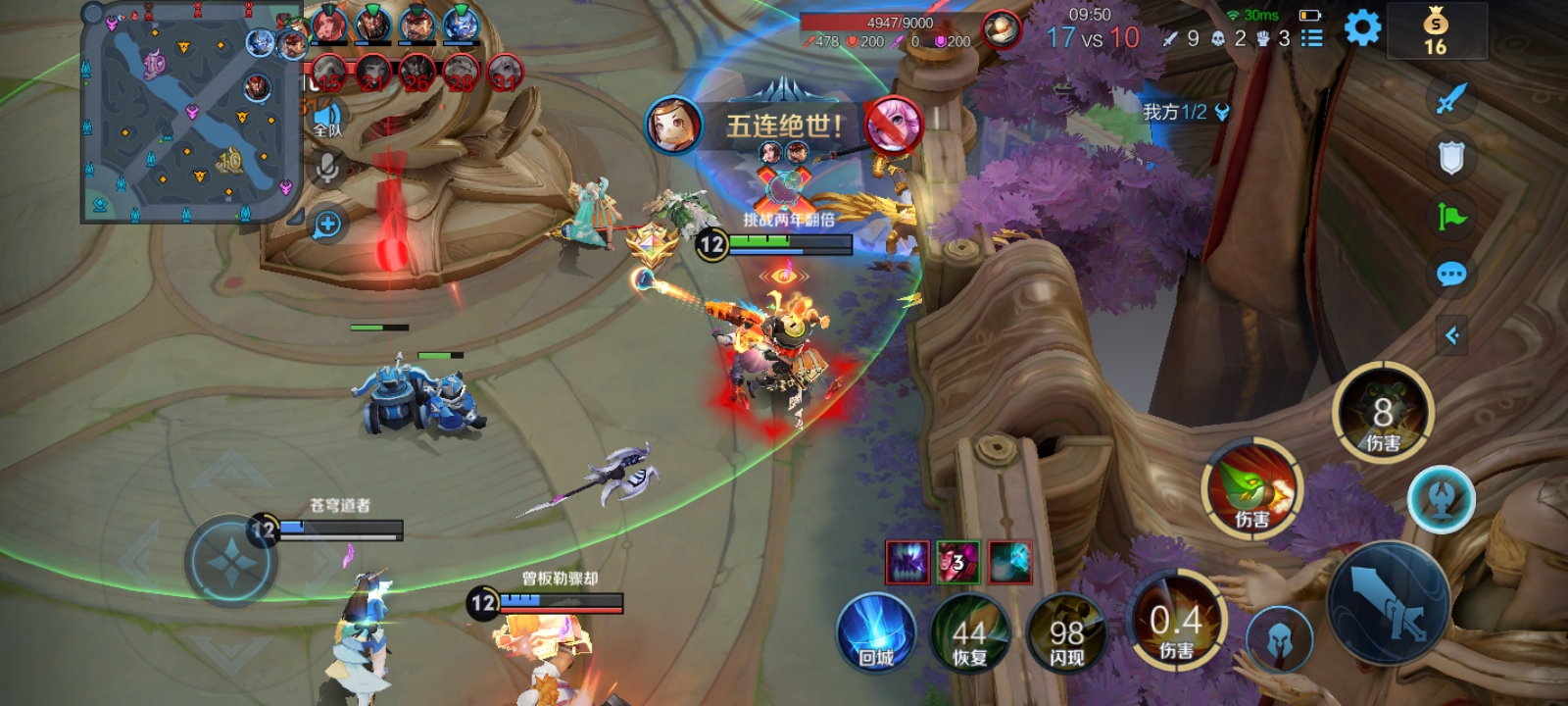This screenshot has height=706, width=1568.
Task: Use the 闪现 flash spell
Action: [x=1066, y=633]
